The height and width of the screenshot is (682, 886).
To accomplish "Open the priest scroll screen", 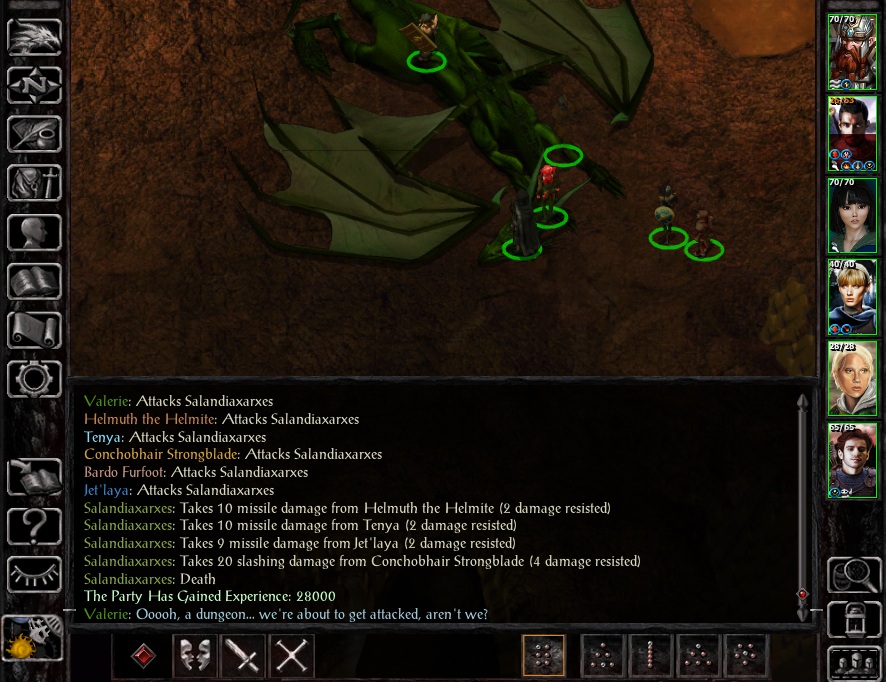I will pyautogui.click(x=35, y=330).
